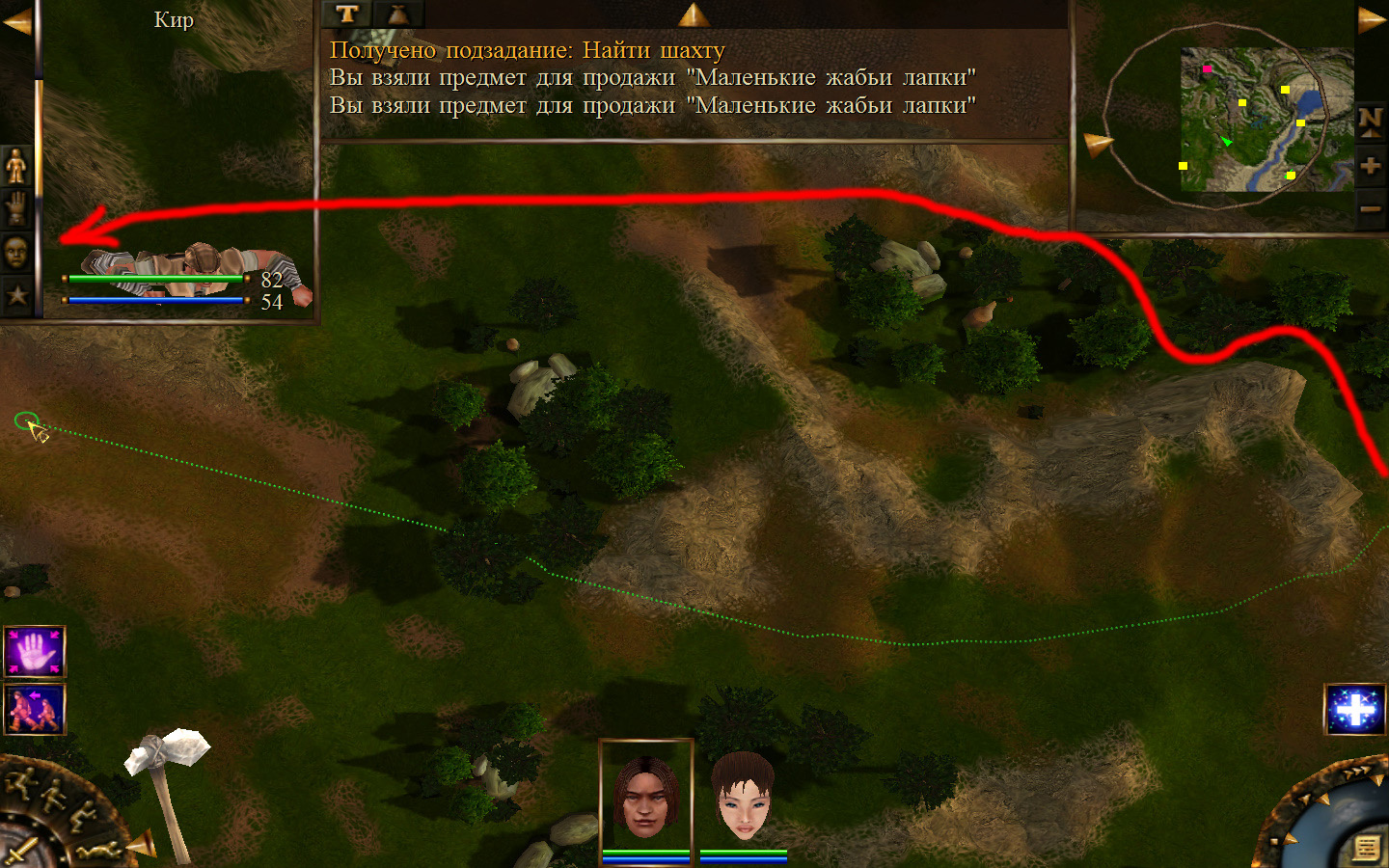
Task: Collapse the message log with the up arrow
Action: pyautogui.click(x=694, y=14)
